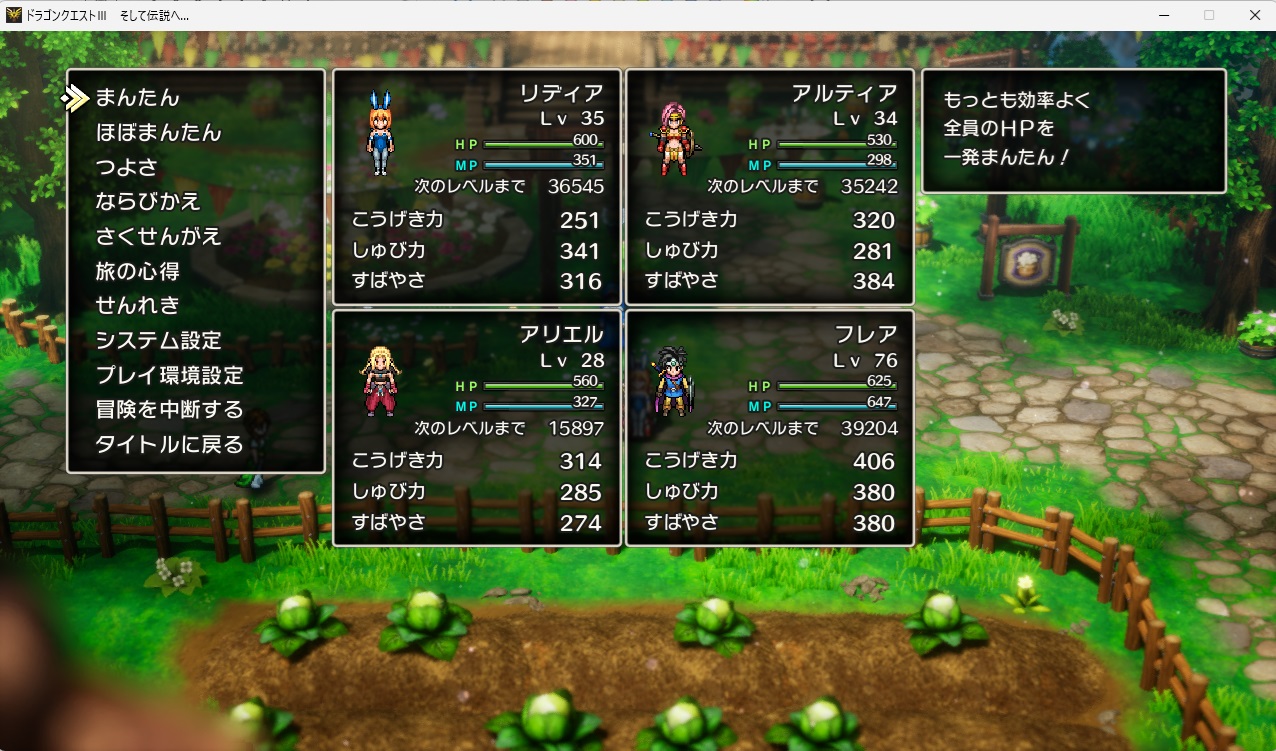Open the さくせんがえ tactics option
Image resolution: width=1276 pixels, height=751 pixels.
[x=158, y=237]
